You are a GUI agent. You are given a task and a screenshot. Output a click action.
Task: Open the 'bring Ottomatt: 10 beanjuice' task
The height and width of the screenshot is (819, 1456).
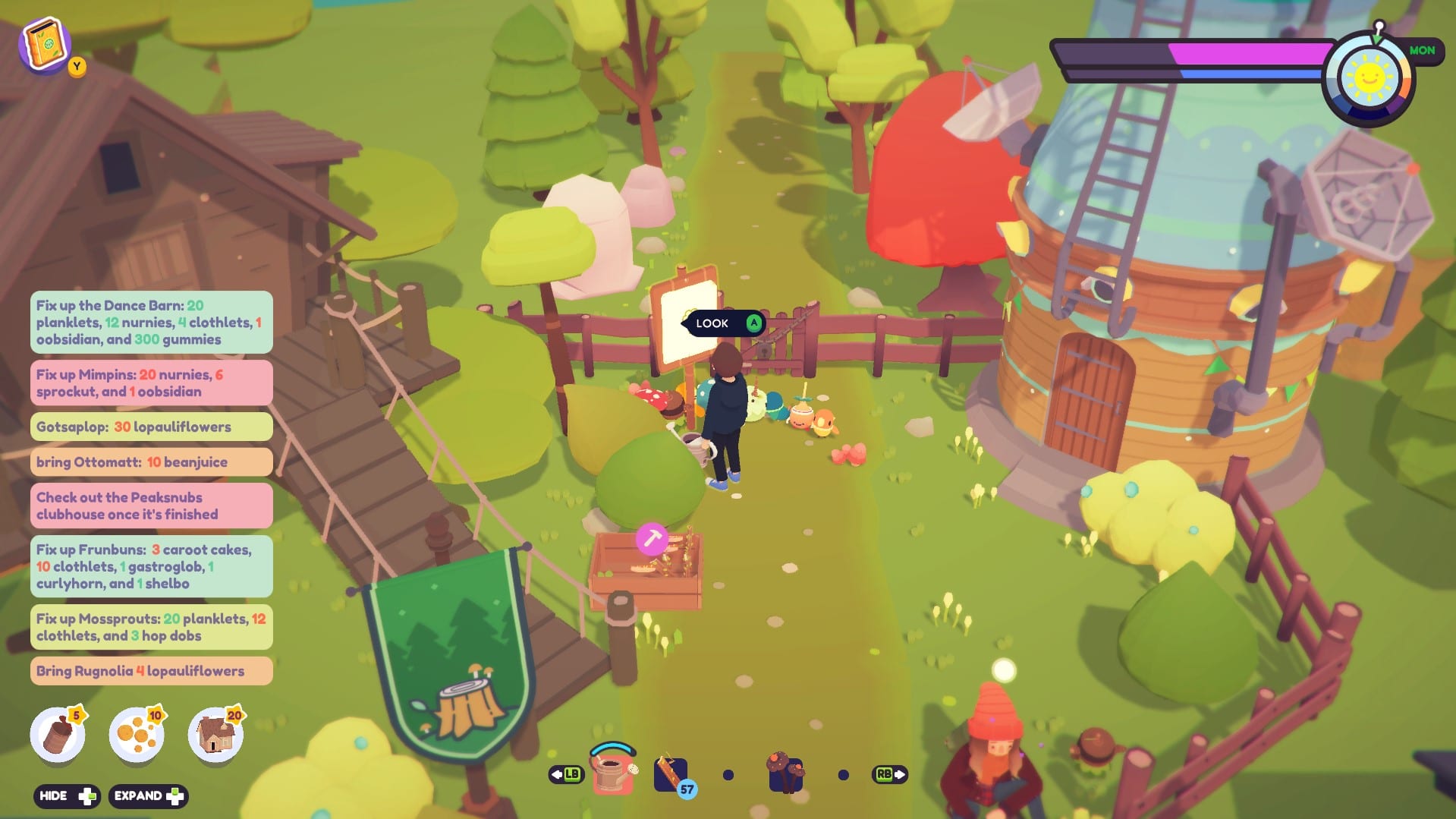pos(150,461)
